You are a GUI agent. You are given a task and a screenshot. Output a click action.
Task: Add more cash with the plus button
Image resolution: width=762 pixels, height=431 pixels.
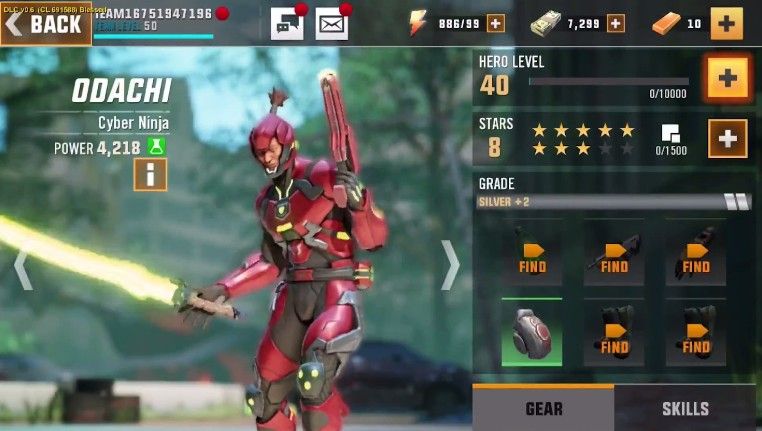click(615, 23)
